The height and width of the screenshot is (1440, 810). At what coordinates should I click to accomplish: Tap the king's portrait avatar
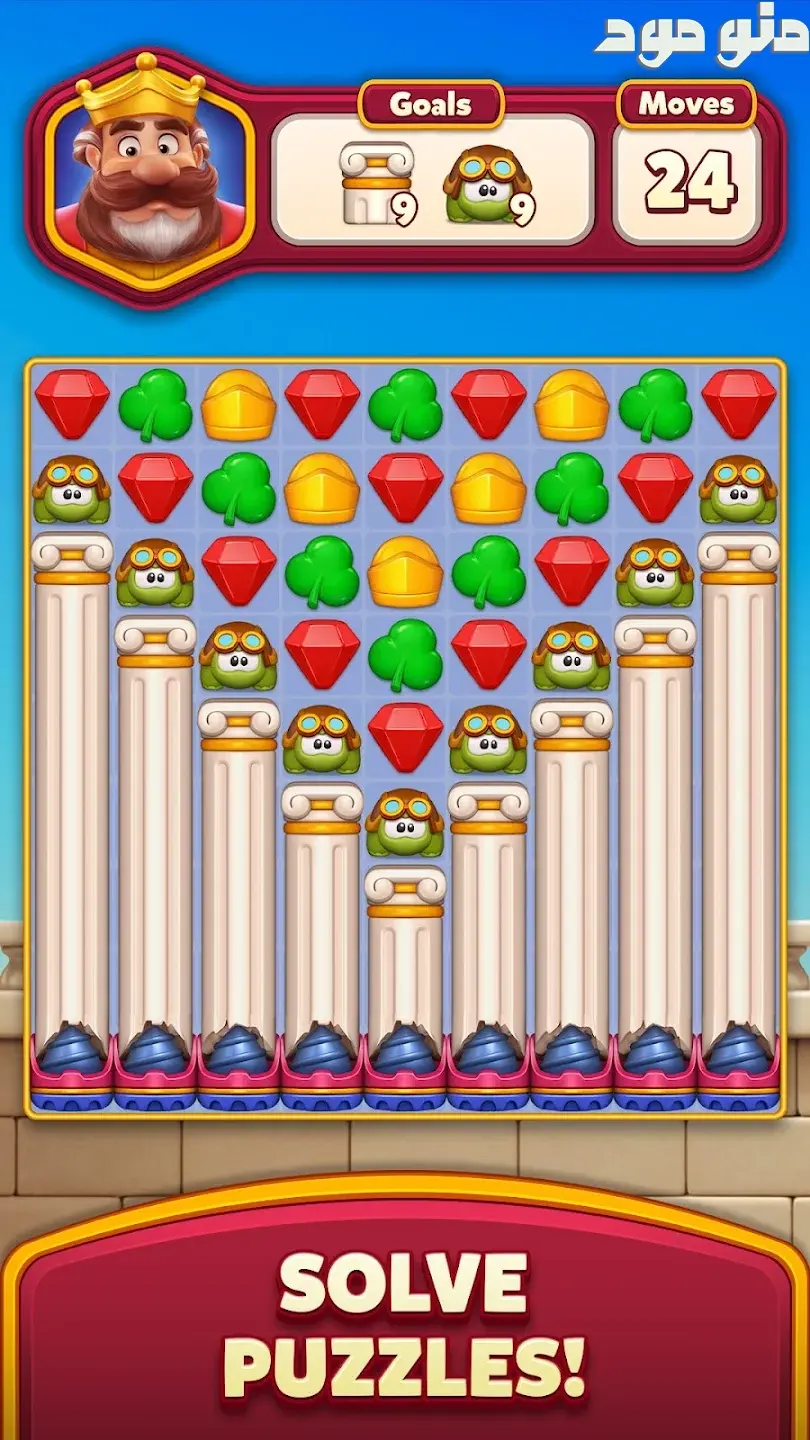pyautogui.click(x=148, y=170)
